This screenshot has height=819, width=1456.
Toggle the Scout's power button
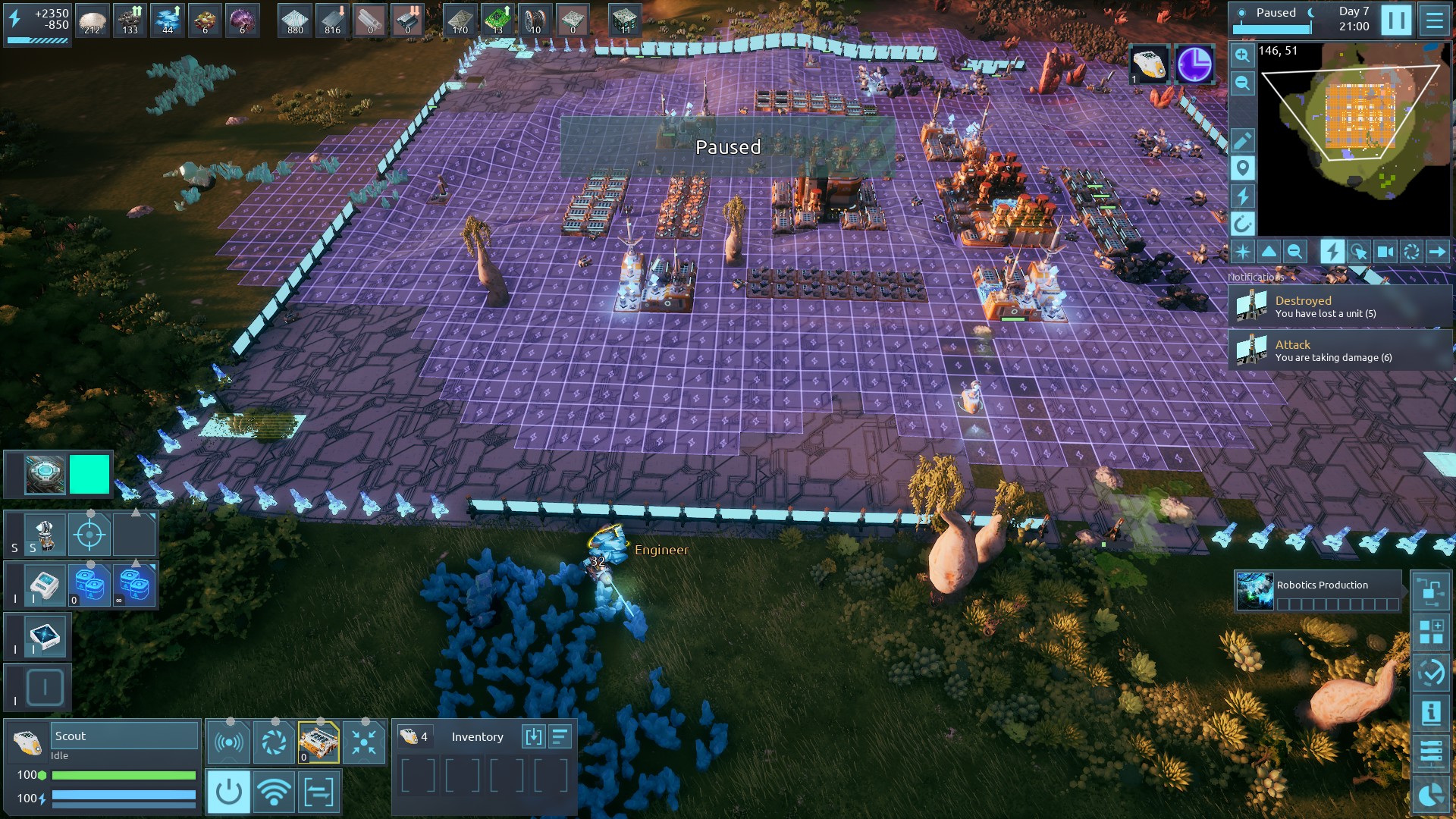[228, 792]
